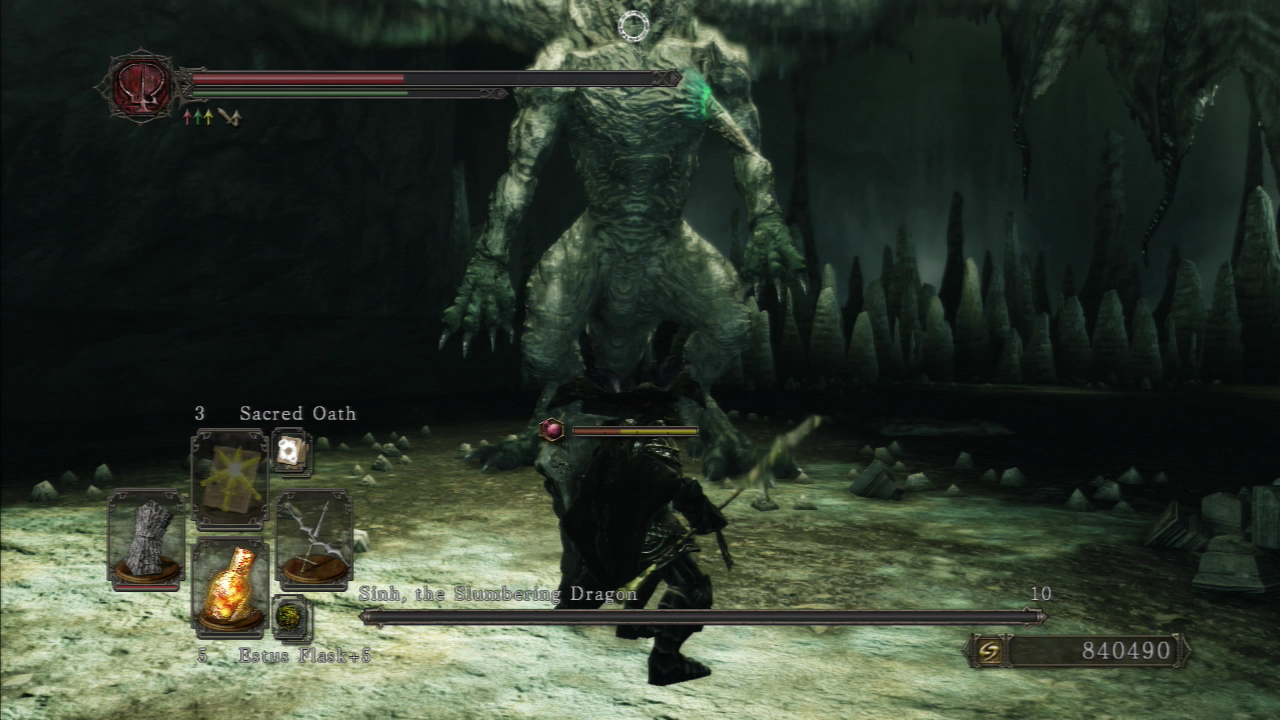Click the red covenant emblem
The width and height of the screenshot is (1280, 720).
pos(142,86)
